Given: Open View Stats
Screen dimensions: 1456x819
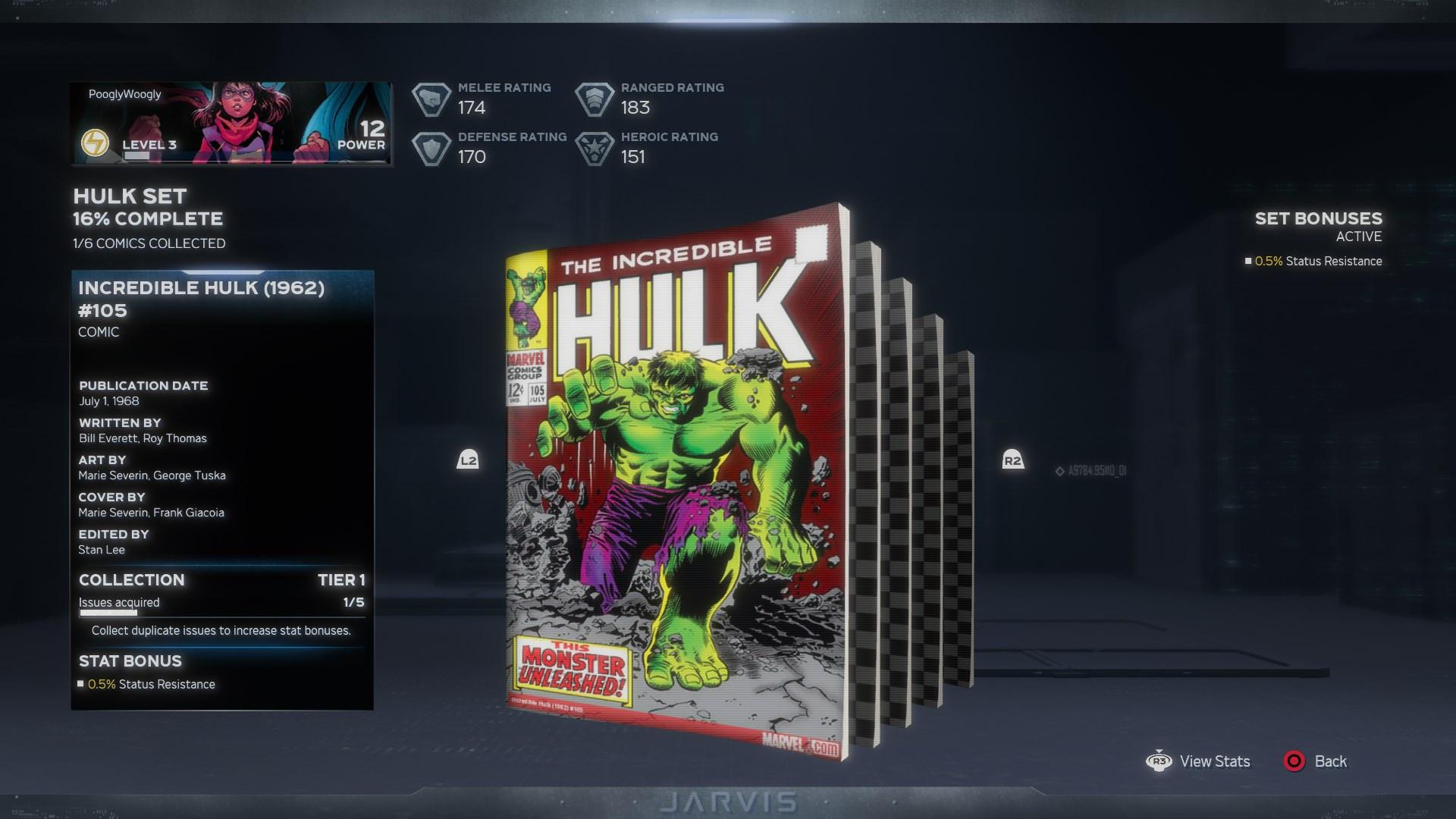Looking at the screenshot, I should pos(1214,761).
